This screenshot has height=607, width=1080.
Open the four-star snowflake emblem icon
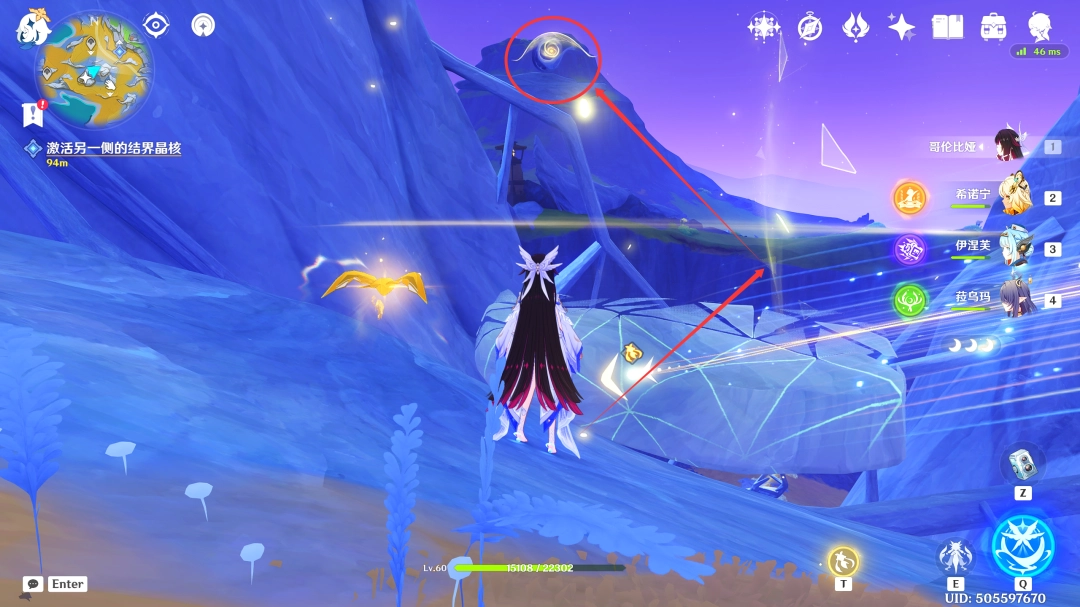pos(764,27)
